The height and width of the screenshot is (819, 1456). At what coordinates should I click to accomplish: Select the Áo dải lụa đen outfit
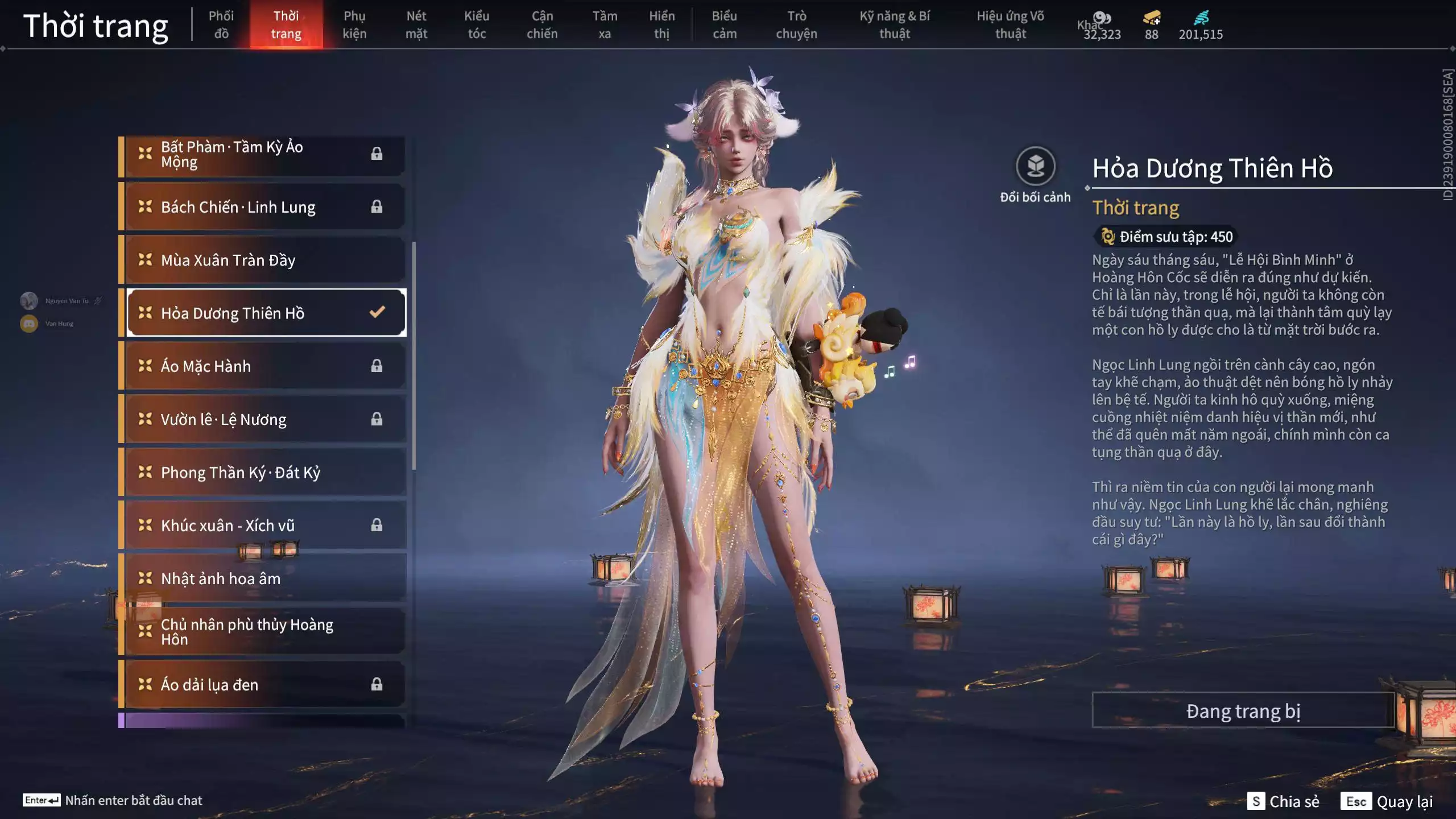(265, 684)
